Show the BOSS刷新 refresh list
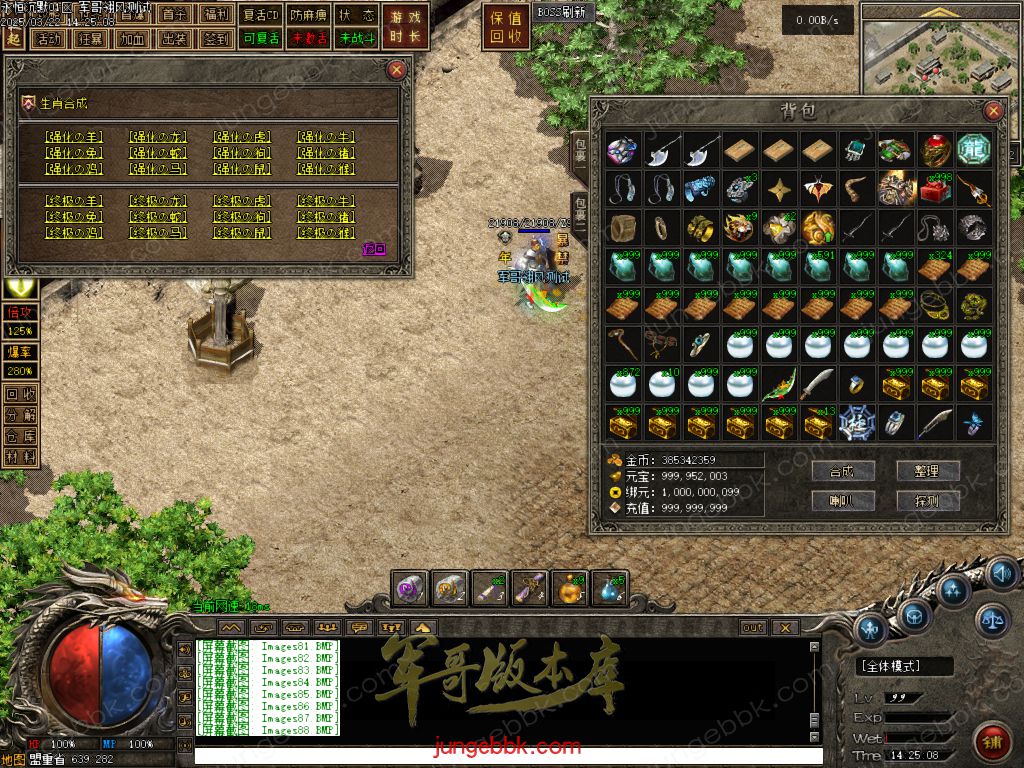1024x768 pixels. pos(562,13)
